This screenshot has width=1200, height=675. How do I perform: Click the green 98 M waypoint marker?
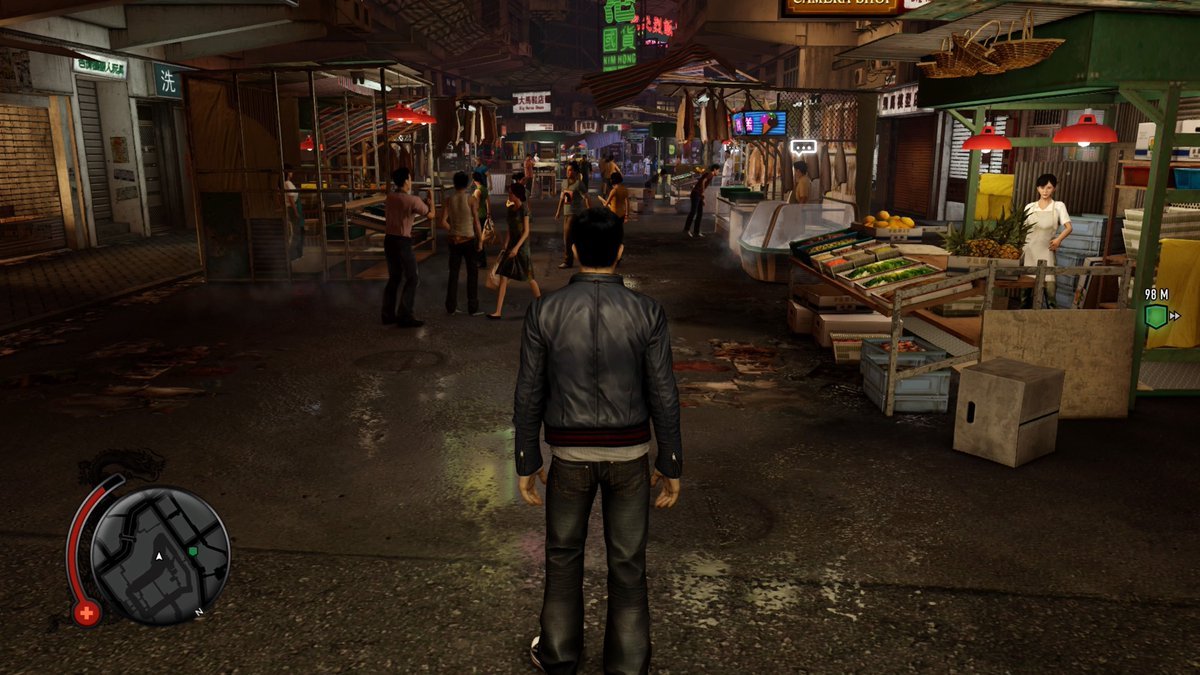pyautogui.click(x=1156, y=316)
